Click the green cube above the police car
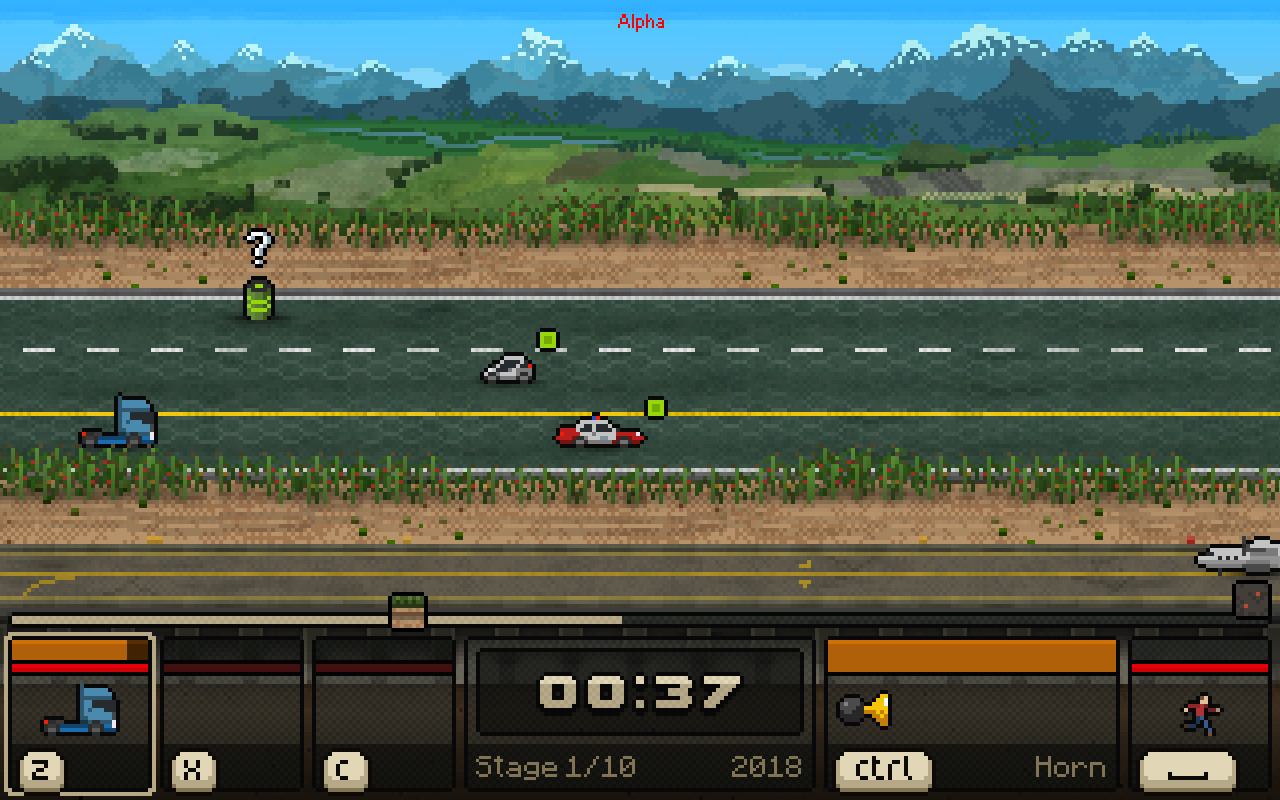Image resolution: width=1280 pixels, height=800 pixels. (x=655, y=406)
